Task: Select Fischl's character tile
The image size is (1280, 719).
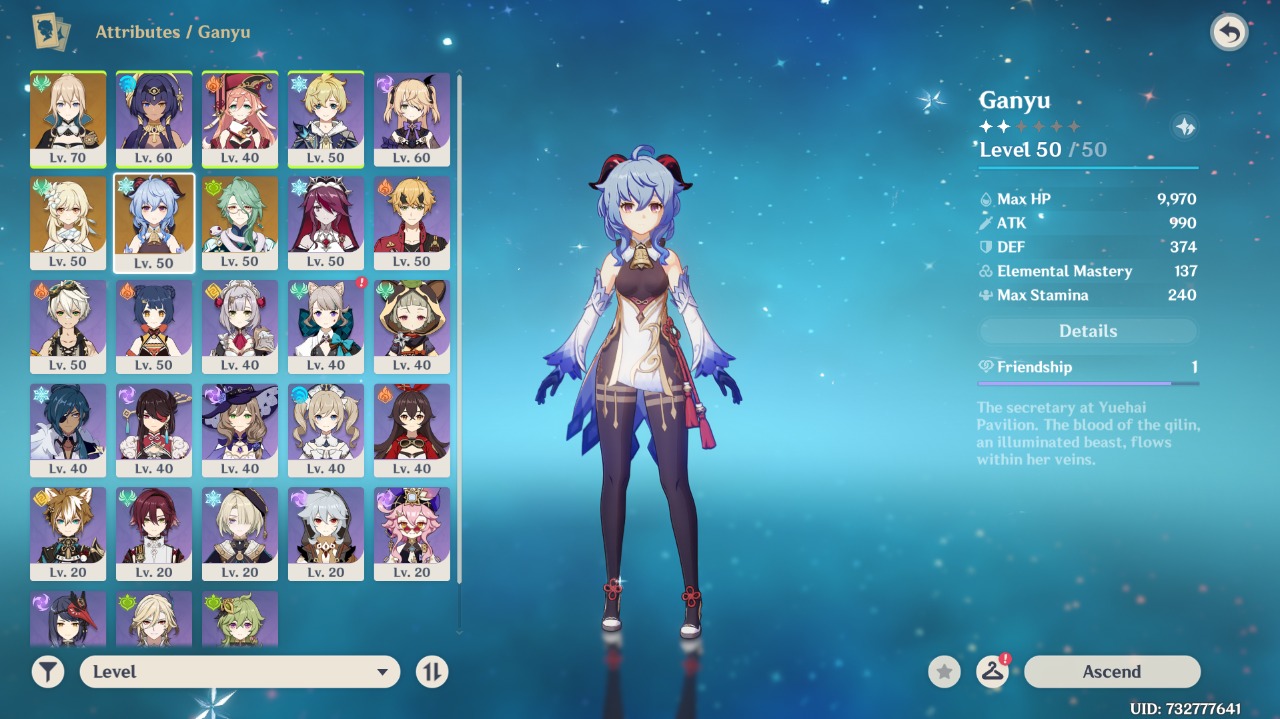Action: (x=412, y=118)
